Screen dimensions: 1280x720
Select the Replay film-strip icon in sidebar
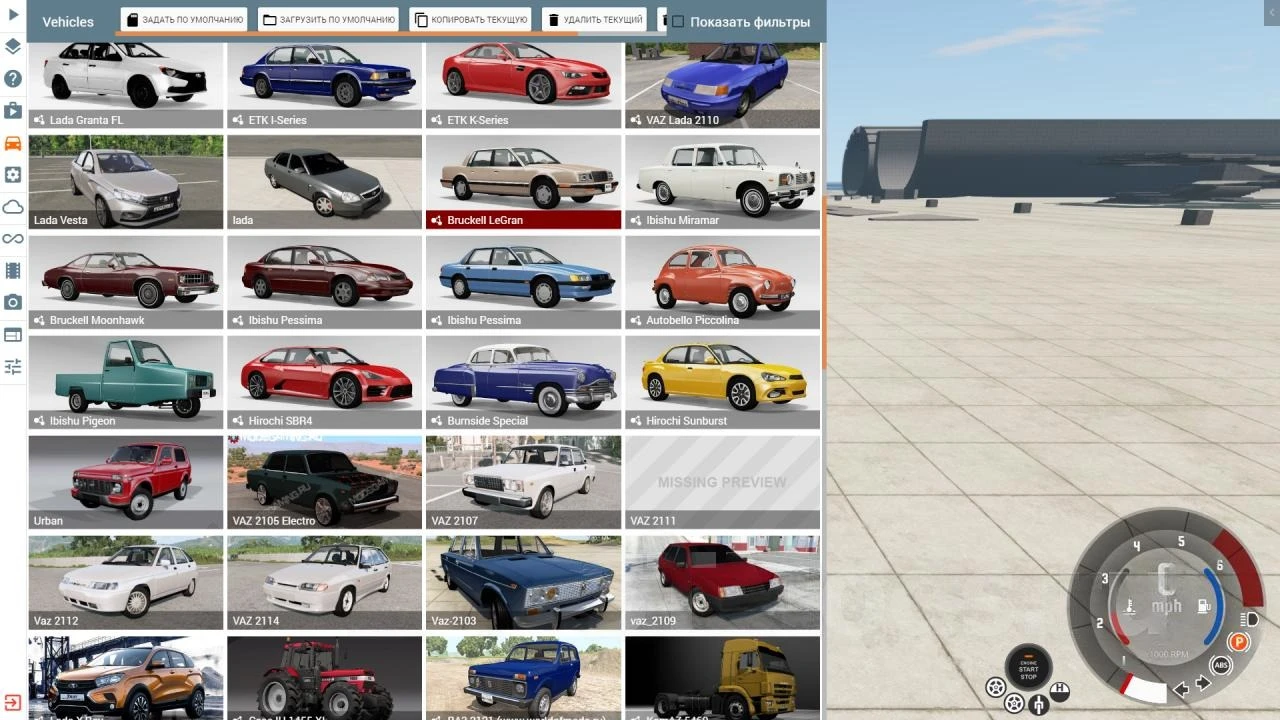click(13, 270)
